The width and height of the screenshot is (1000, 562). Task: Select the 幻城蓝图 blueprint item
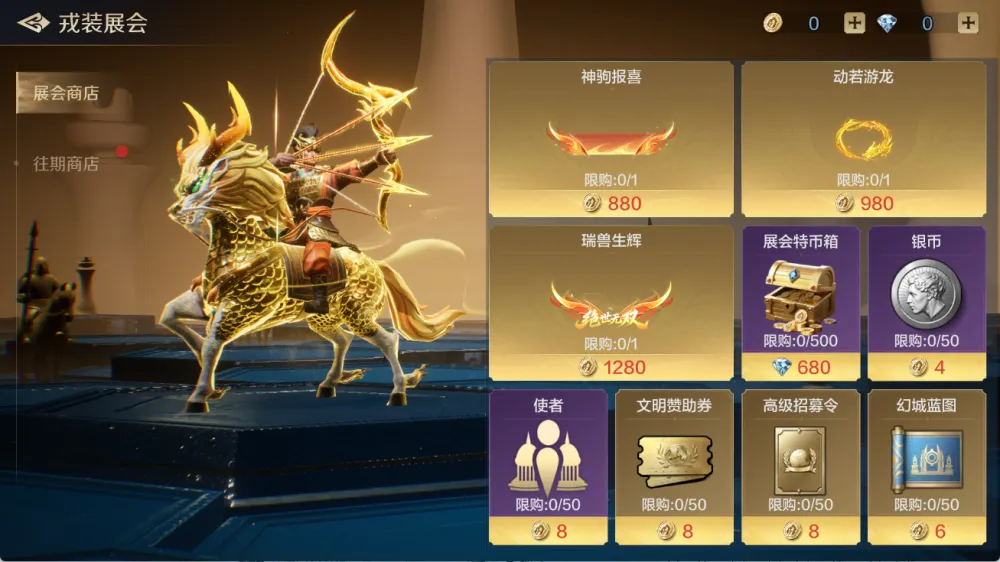click(x=926, y=467)
